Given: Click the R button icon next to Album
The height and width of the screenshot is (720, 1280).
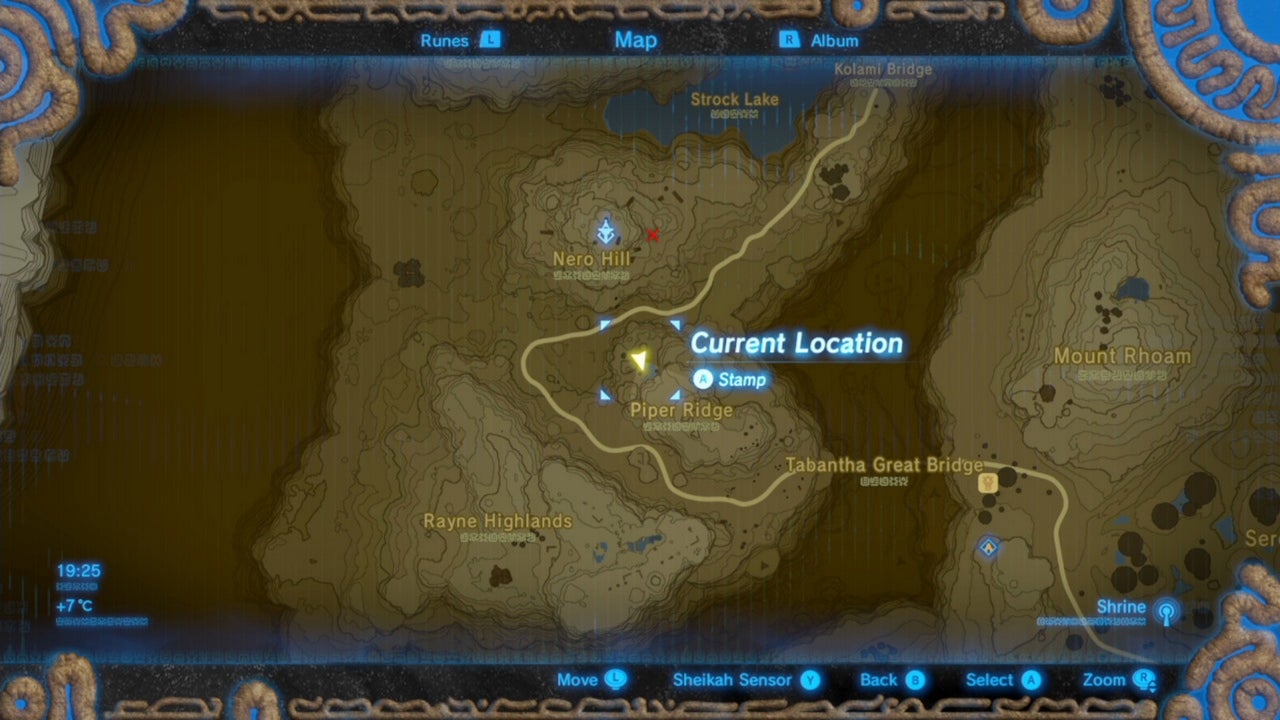Looking at the screenshot, I should tap(789, 41).
